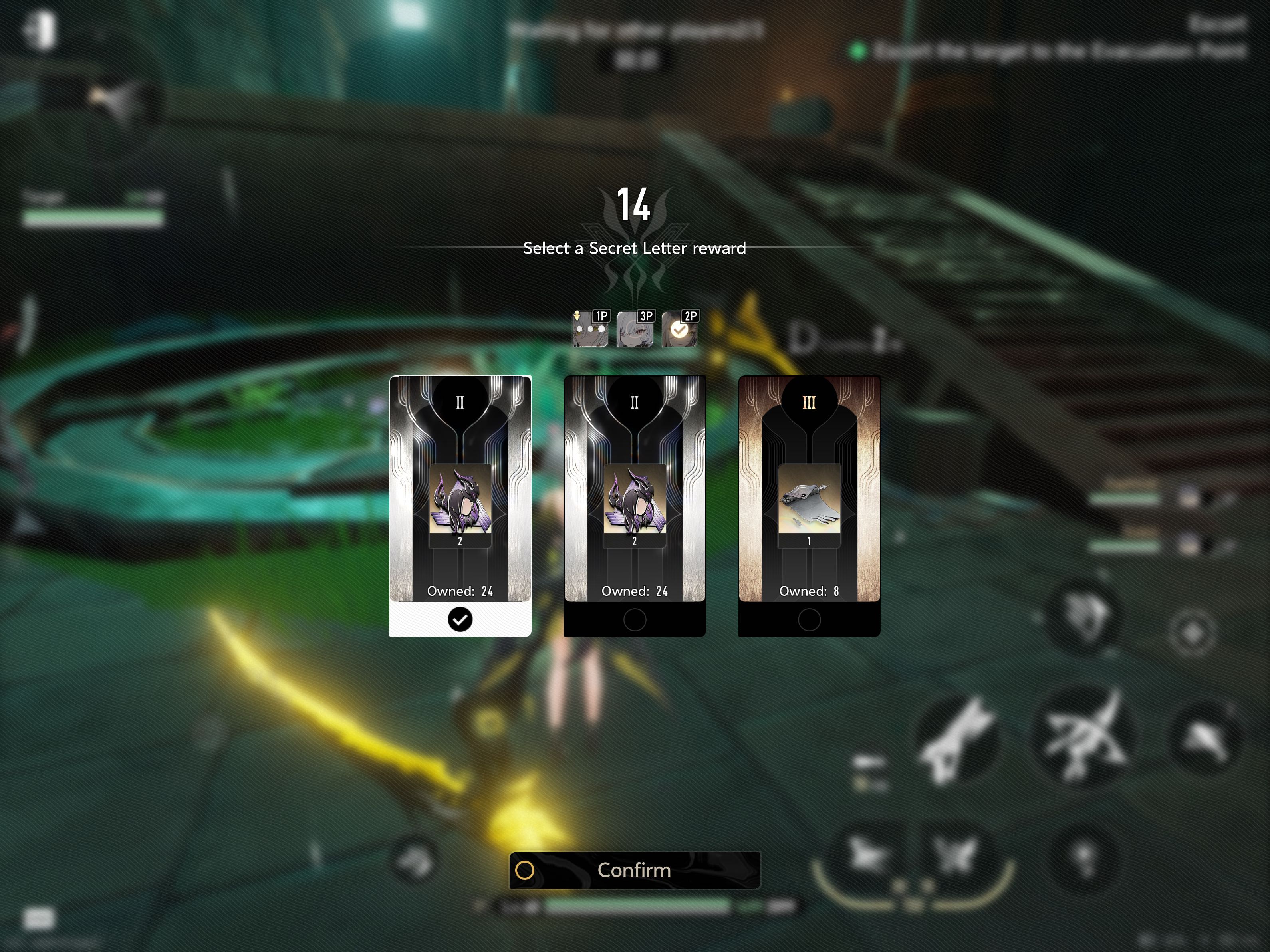Click the 1P player portrait
The width and height of the screenshot is (1270, 952).
point(590,329)
